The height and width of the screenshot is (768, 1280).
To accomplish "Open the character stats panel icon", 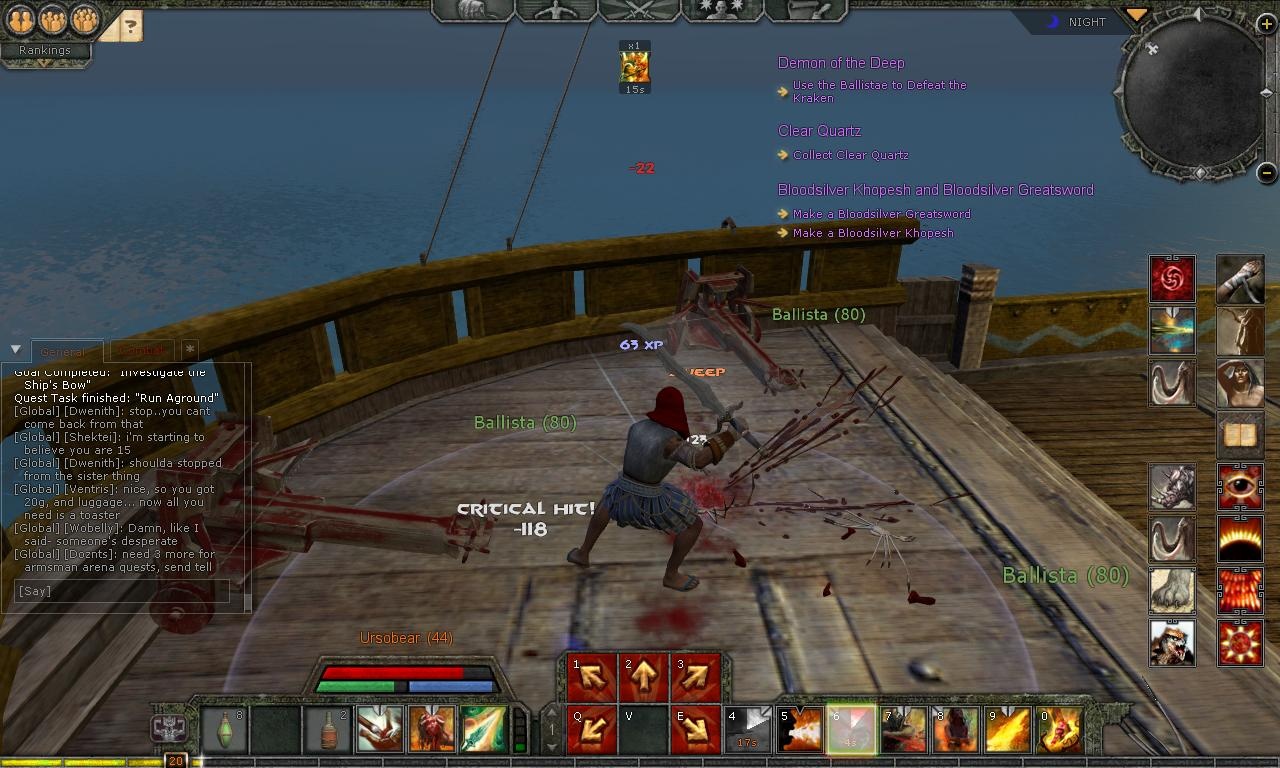I will point(555,12).
